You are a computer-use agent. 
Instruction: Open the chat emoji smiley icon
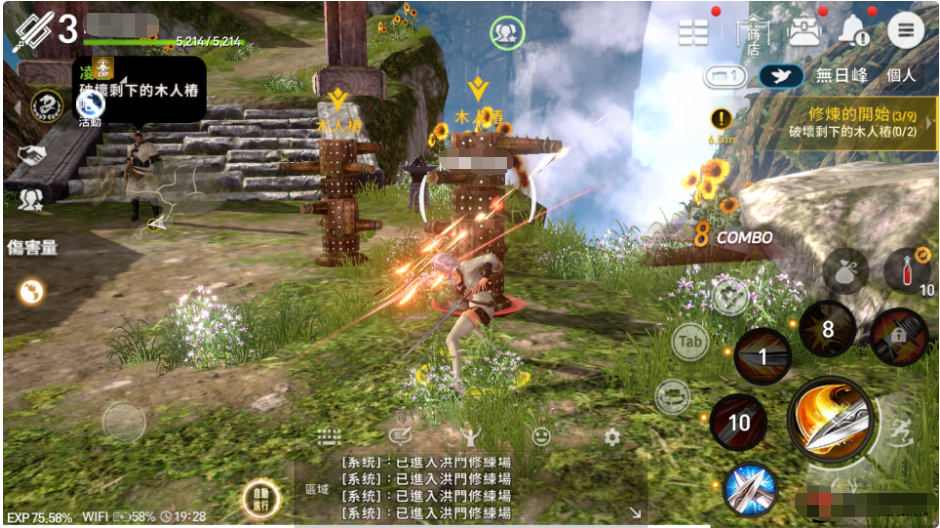pyautogui.click(x=541, y=437)
